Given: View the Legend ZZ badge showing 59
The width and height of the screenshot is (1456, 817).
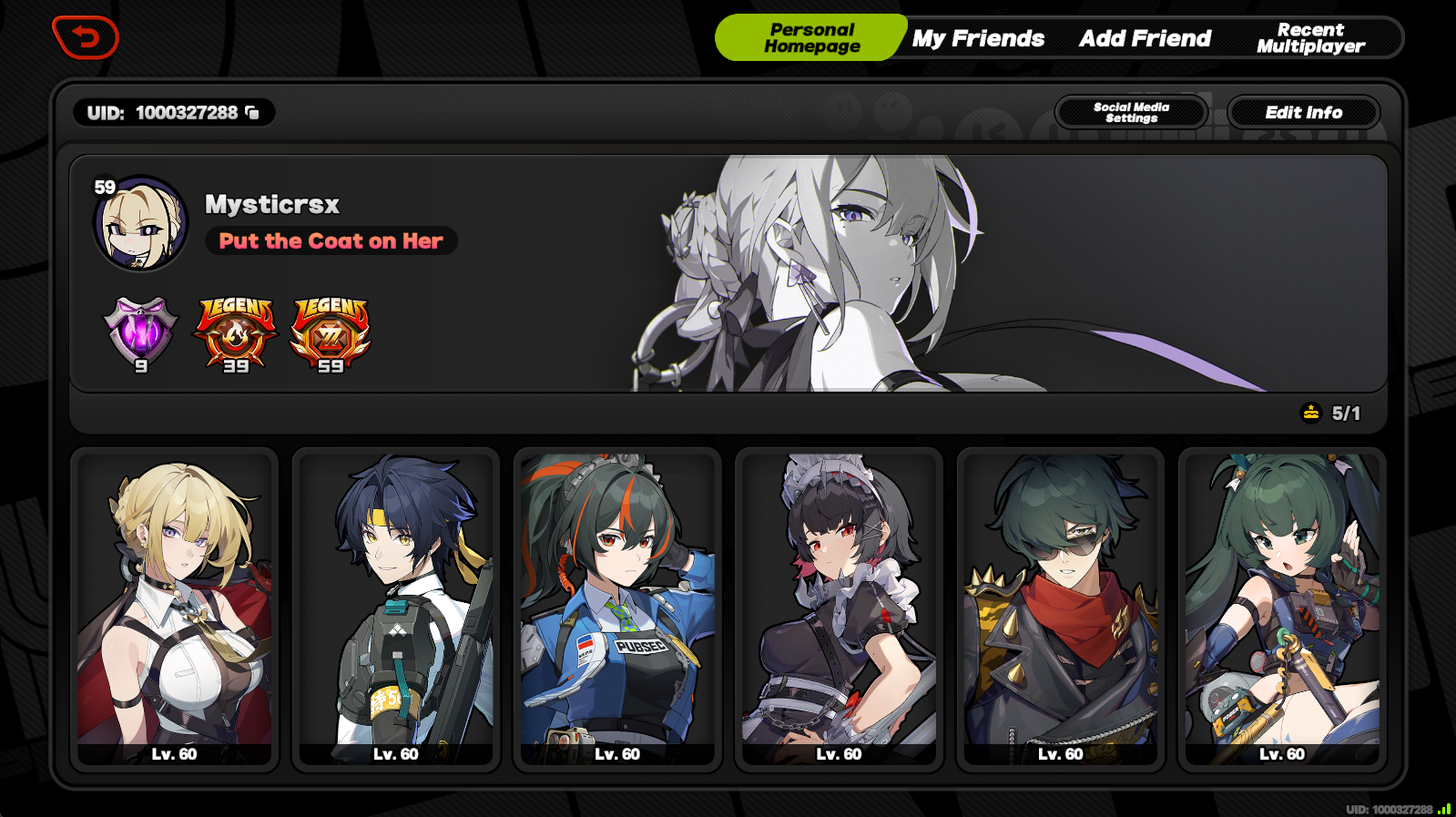Looking at the screenshot, I should click(330, 332).
